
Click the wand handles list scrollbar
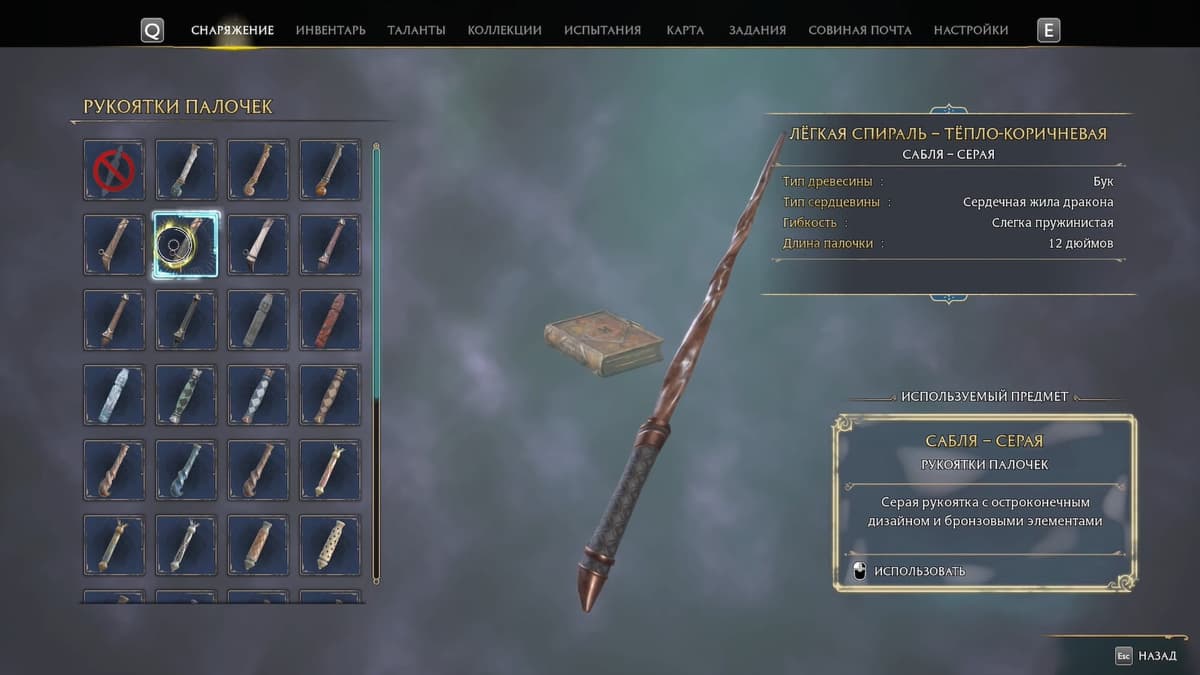376,362
